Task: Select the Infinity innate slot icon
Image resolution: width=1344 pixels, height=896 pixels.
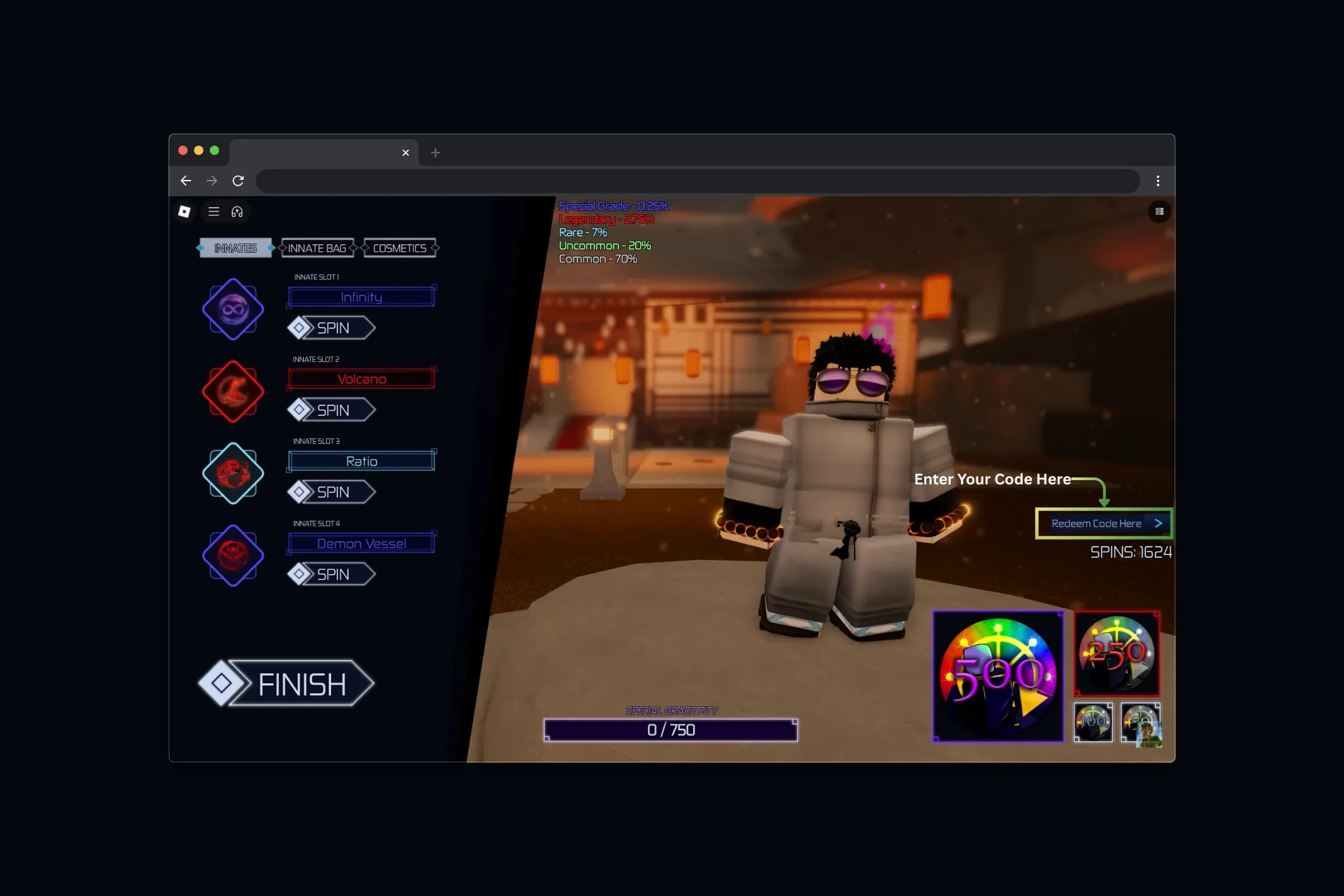Action: point(233,309)
